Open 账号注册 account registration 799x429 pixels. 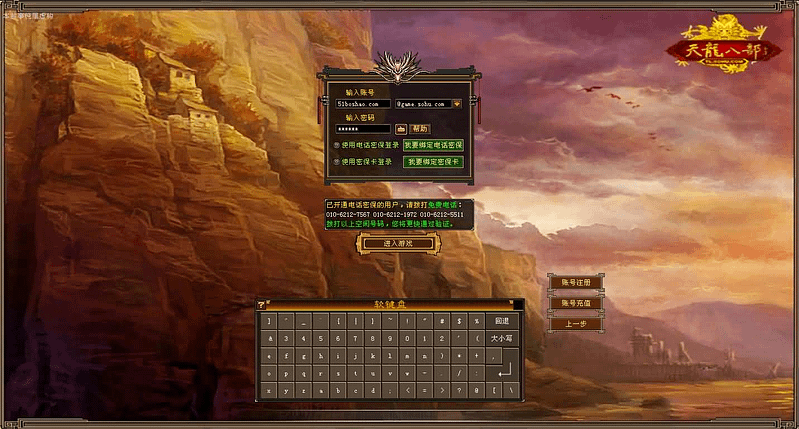[576, 283]
